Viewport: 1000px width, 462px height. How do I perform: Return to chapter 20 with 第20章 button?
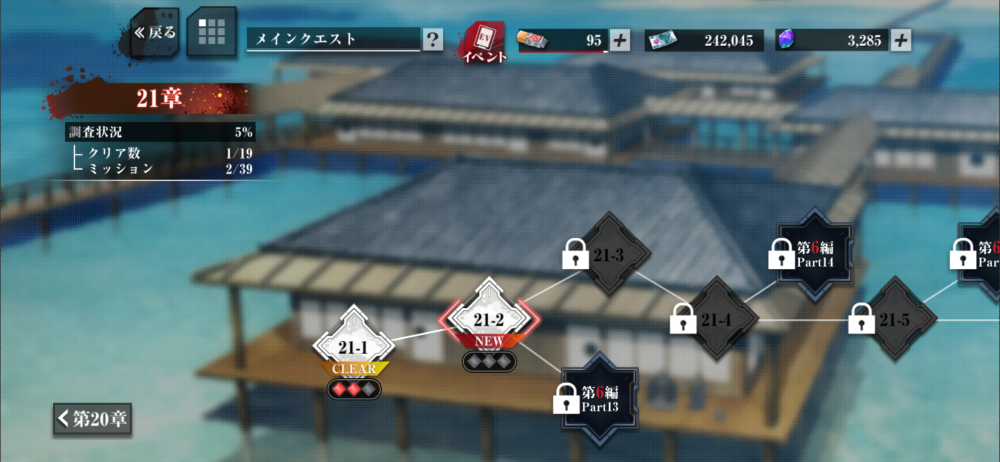pyautogui.click(x=92, y=418)
